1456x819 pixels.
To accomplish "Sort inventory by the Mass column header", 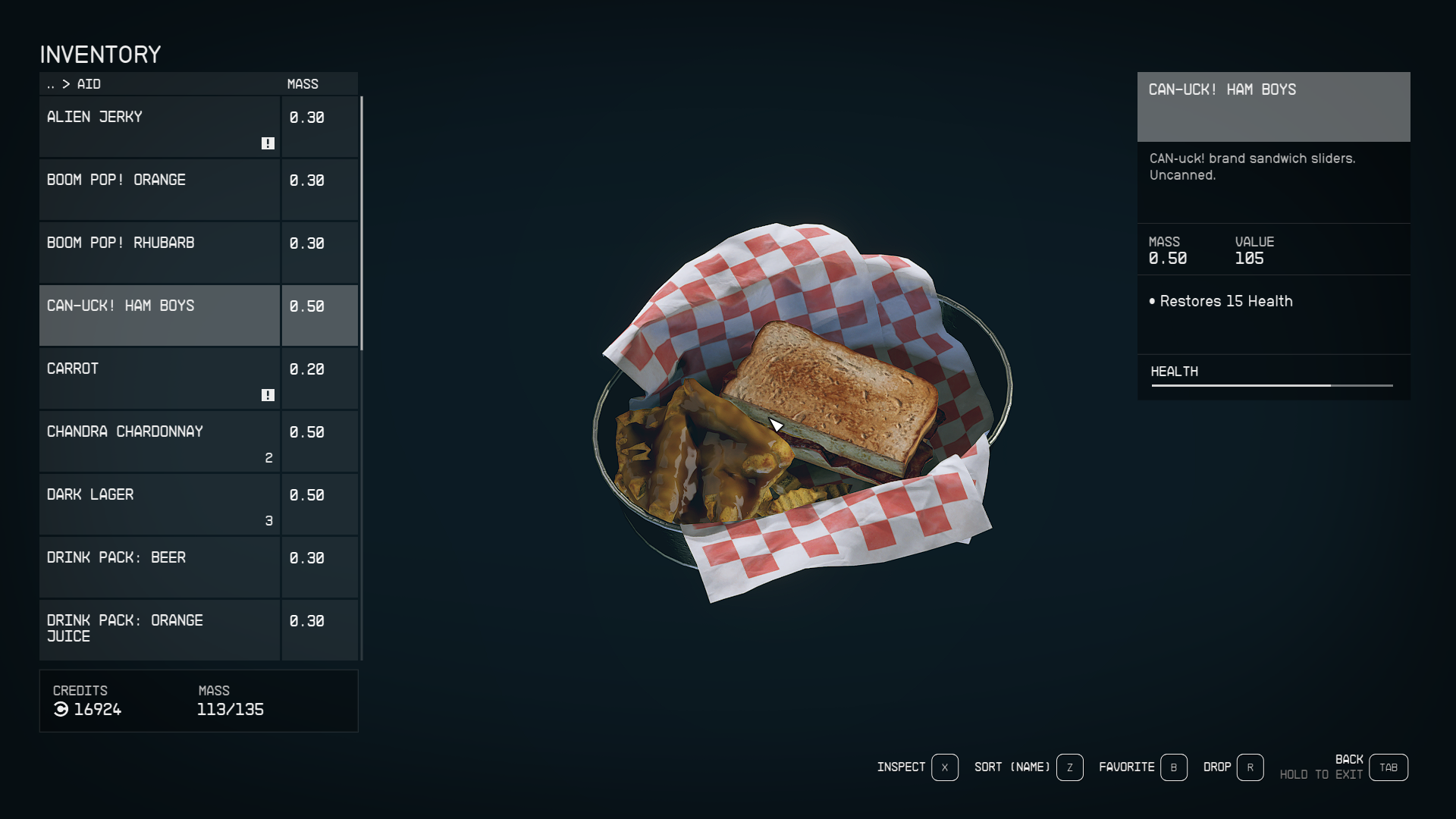I will (x=303, y=84).
